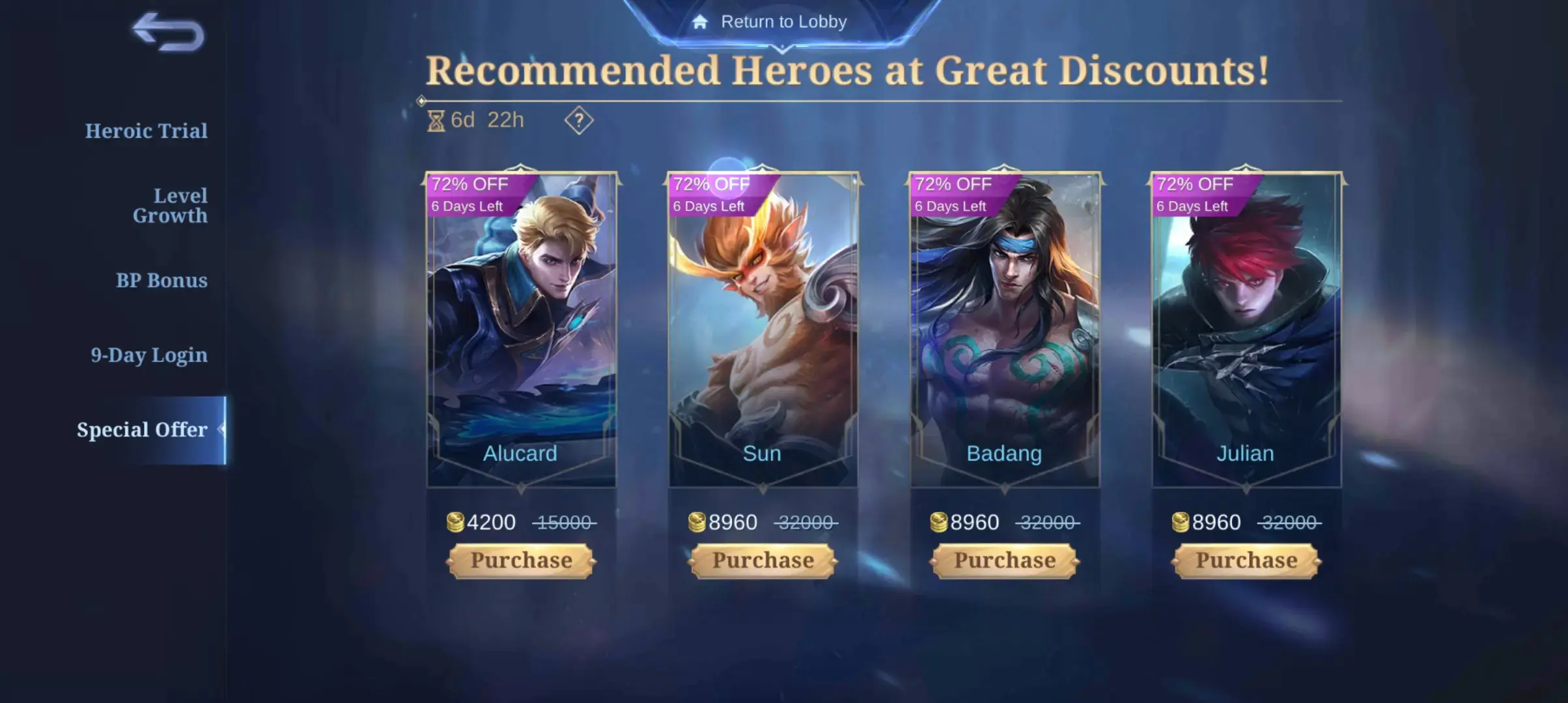This screenshot has height=703, width=1568.
Task: Open the question mark help icon
Action: pos(578,120)
